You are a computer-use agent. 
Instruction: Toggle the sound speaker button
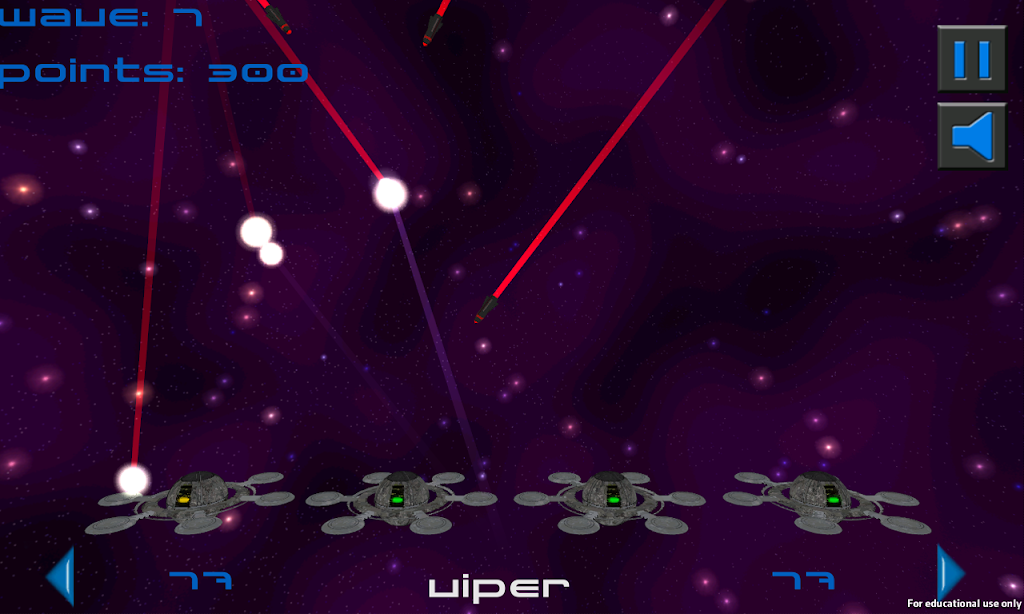point(971,136)
